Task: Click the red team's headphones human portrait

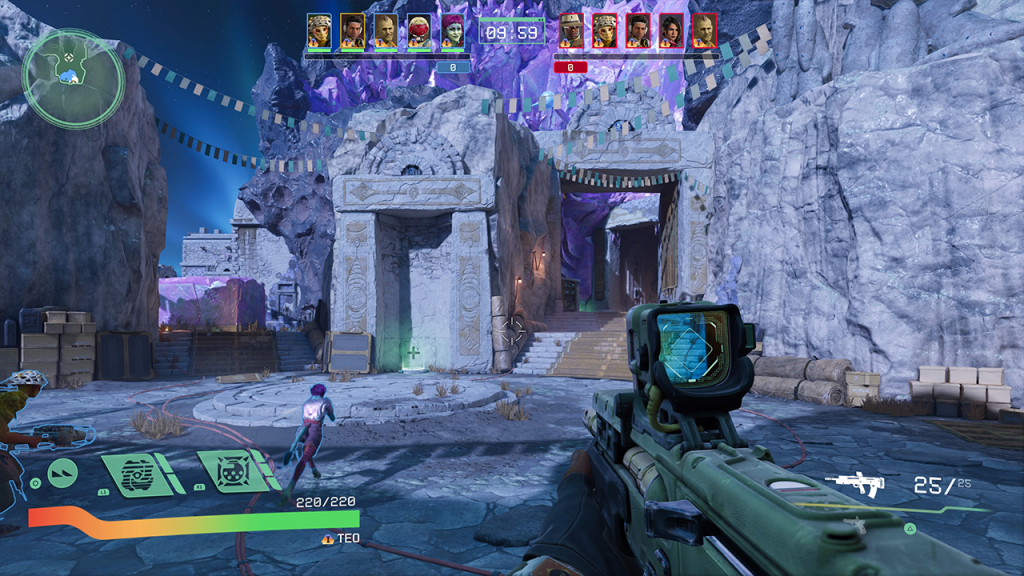Action: pos(638,31)
